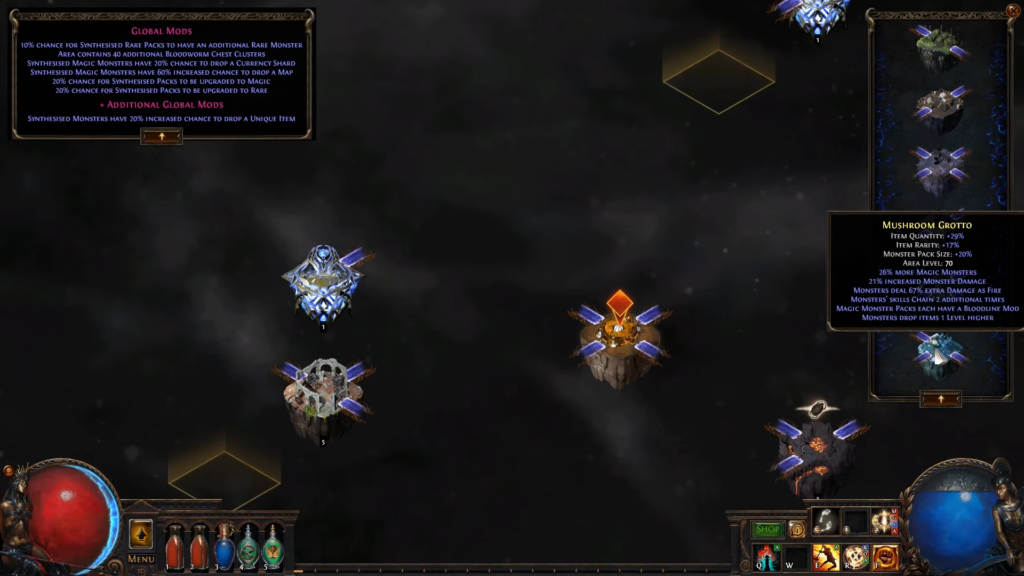Click the golden level-up arrow button
Screen dimensions: 1024x576
point(141,533)
